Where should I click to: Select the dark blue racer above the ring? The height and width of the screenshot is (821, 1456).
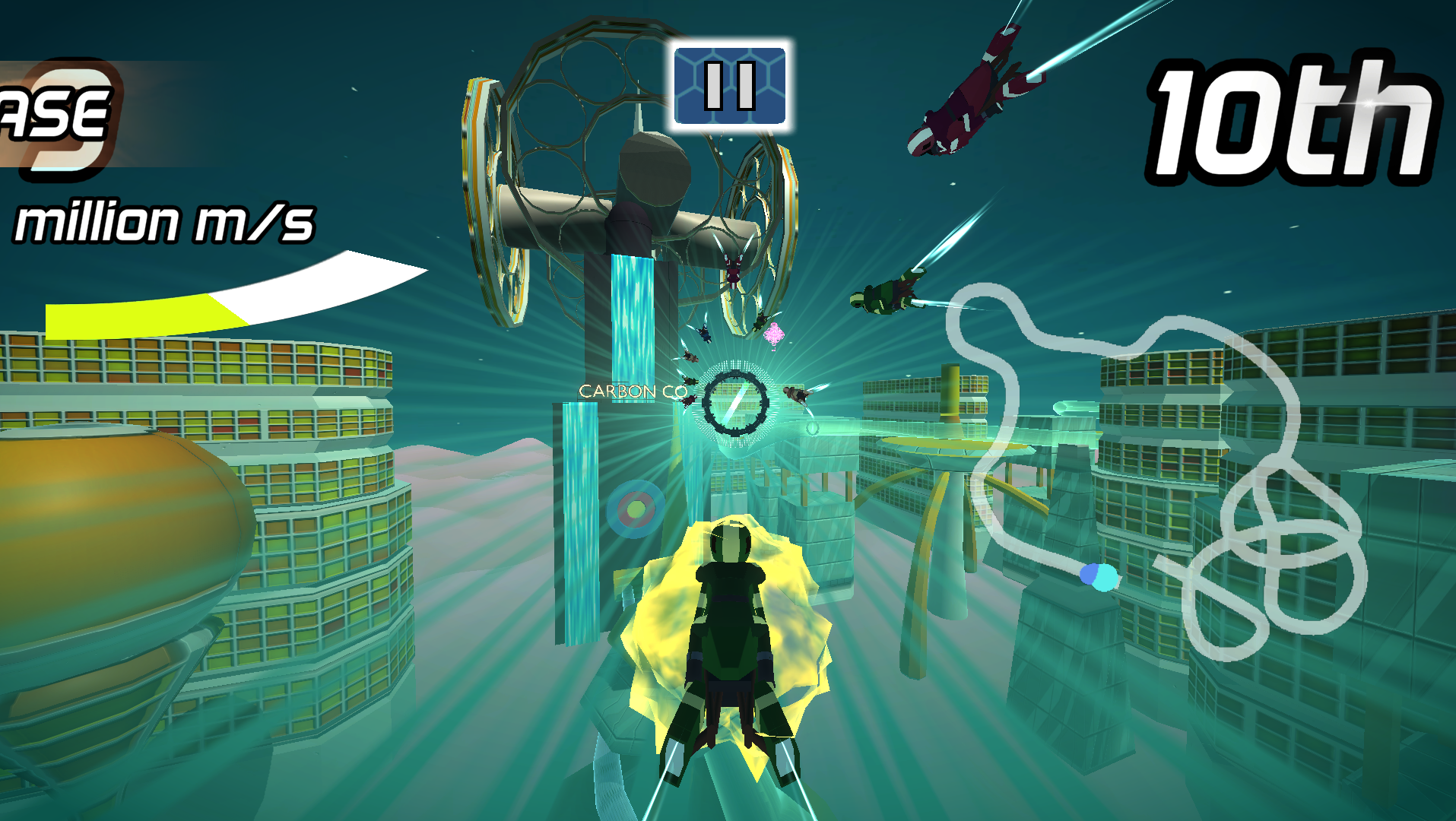pos(706,334)
